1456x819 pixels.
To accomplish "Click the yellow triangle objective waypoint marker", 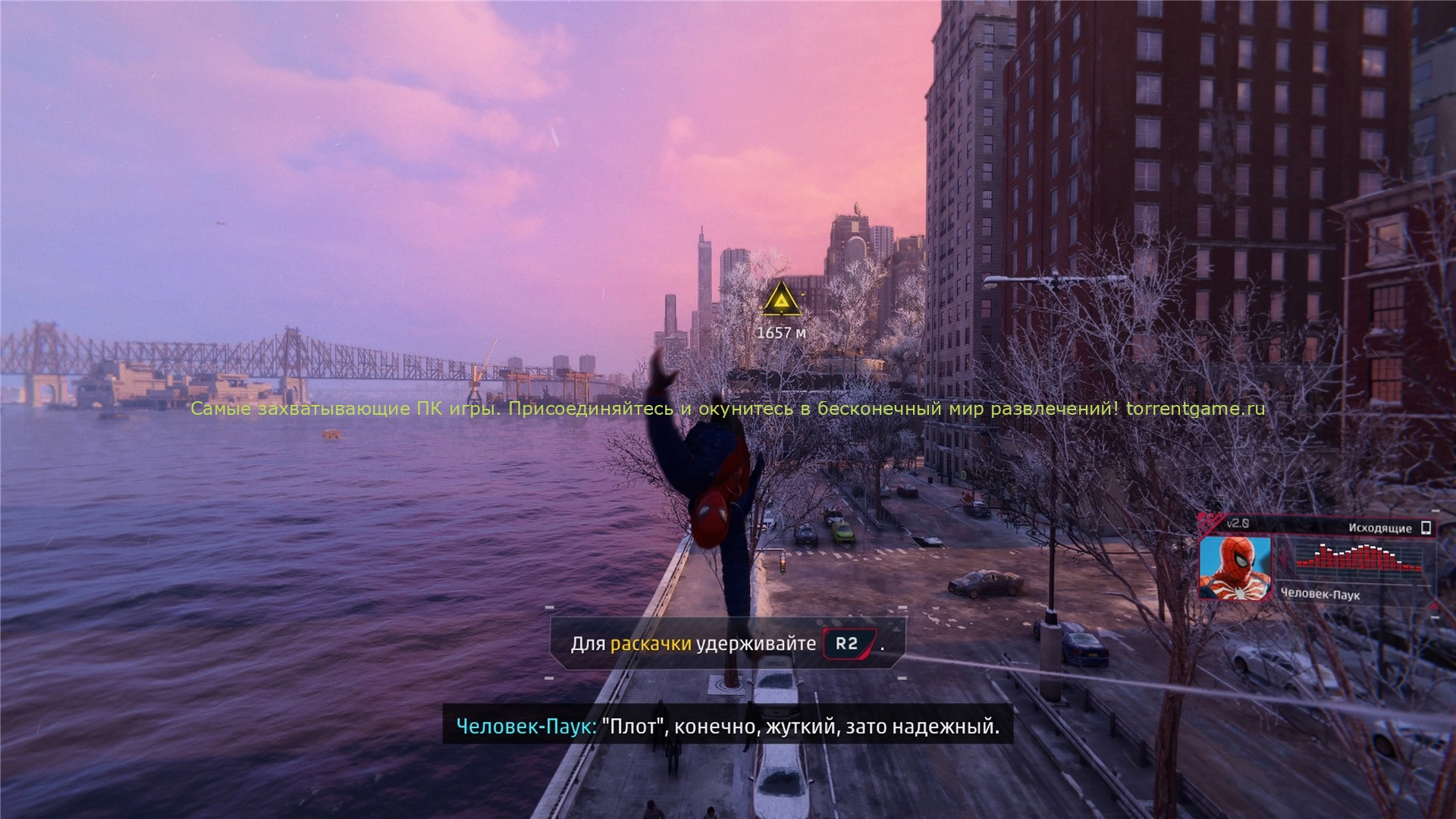I will tap(781, 301).
